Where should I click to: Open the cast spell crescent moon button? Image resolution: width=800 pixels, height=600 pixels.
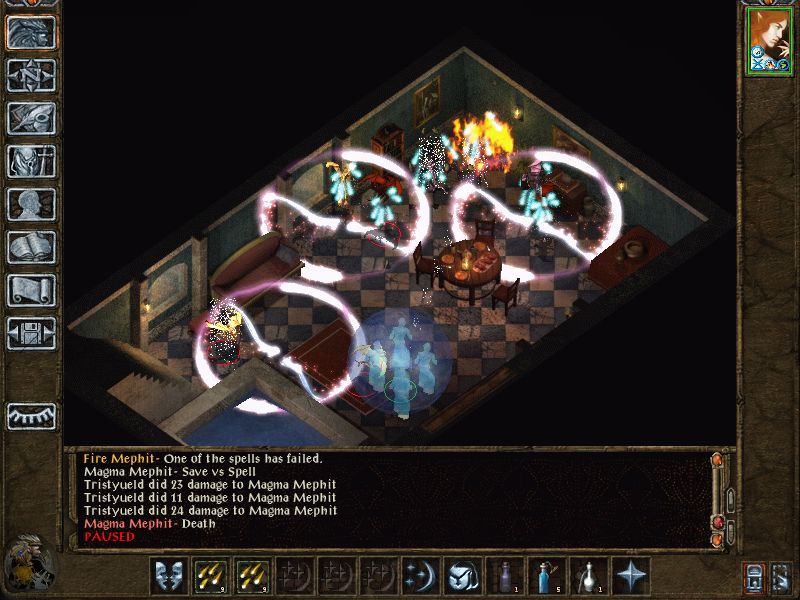pos(420,576)
